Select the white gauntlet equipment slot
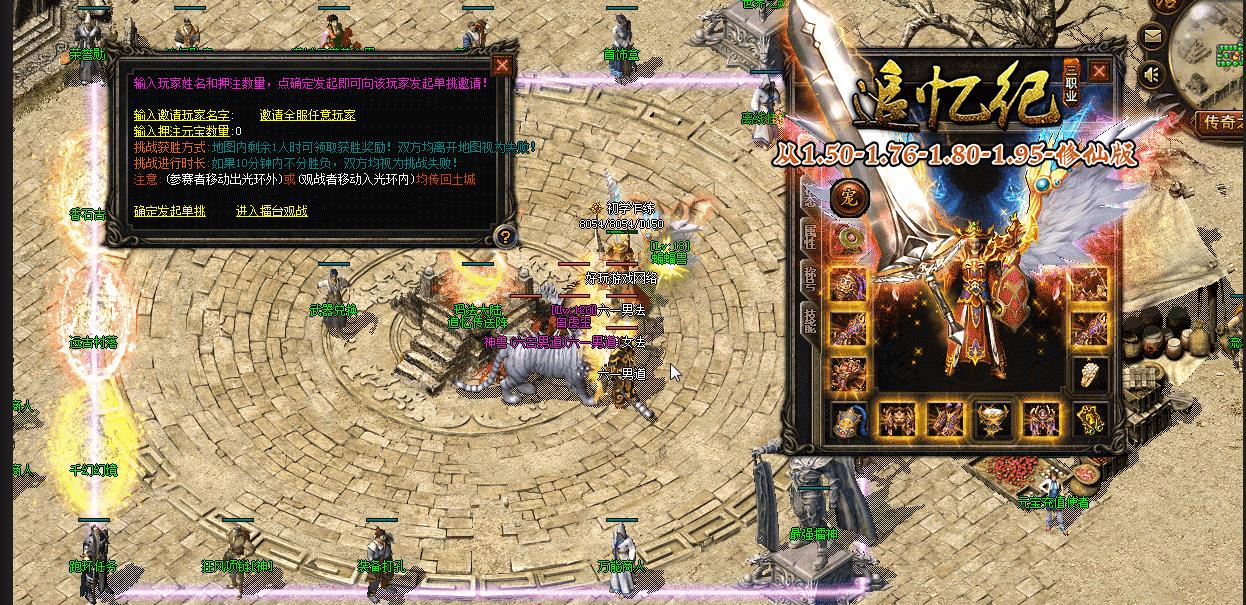The height and width of the screenshot is (605, 1246). point(1088,374)
